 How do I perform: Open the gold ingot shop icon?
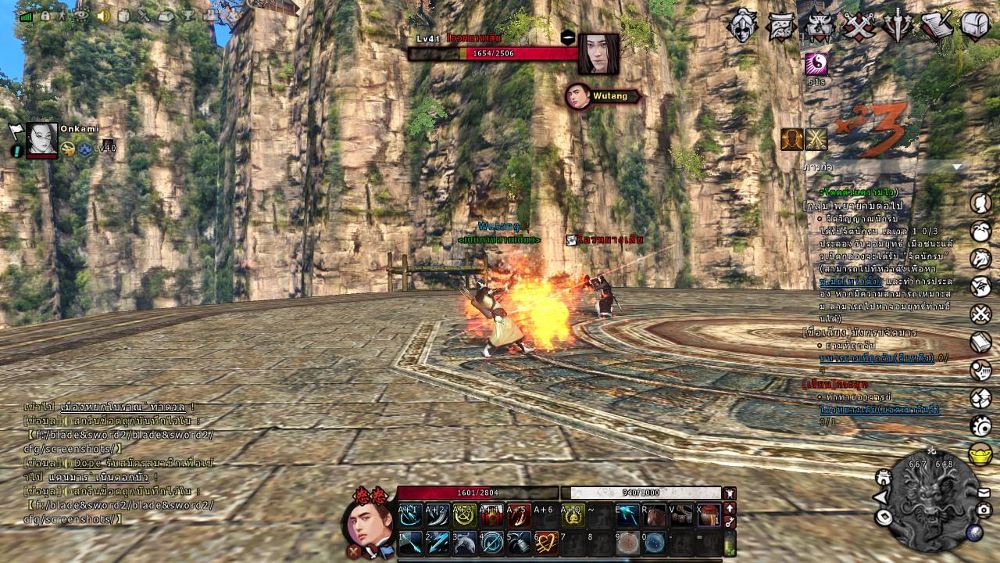(981, 453)
